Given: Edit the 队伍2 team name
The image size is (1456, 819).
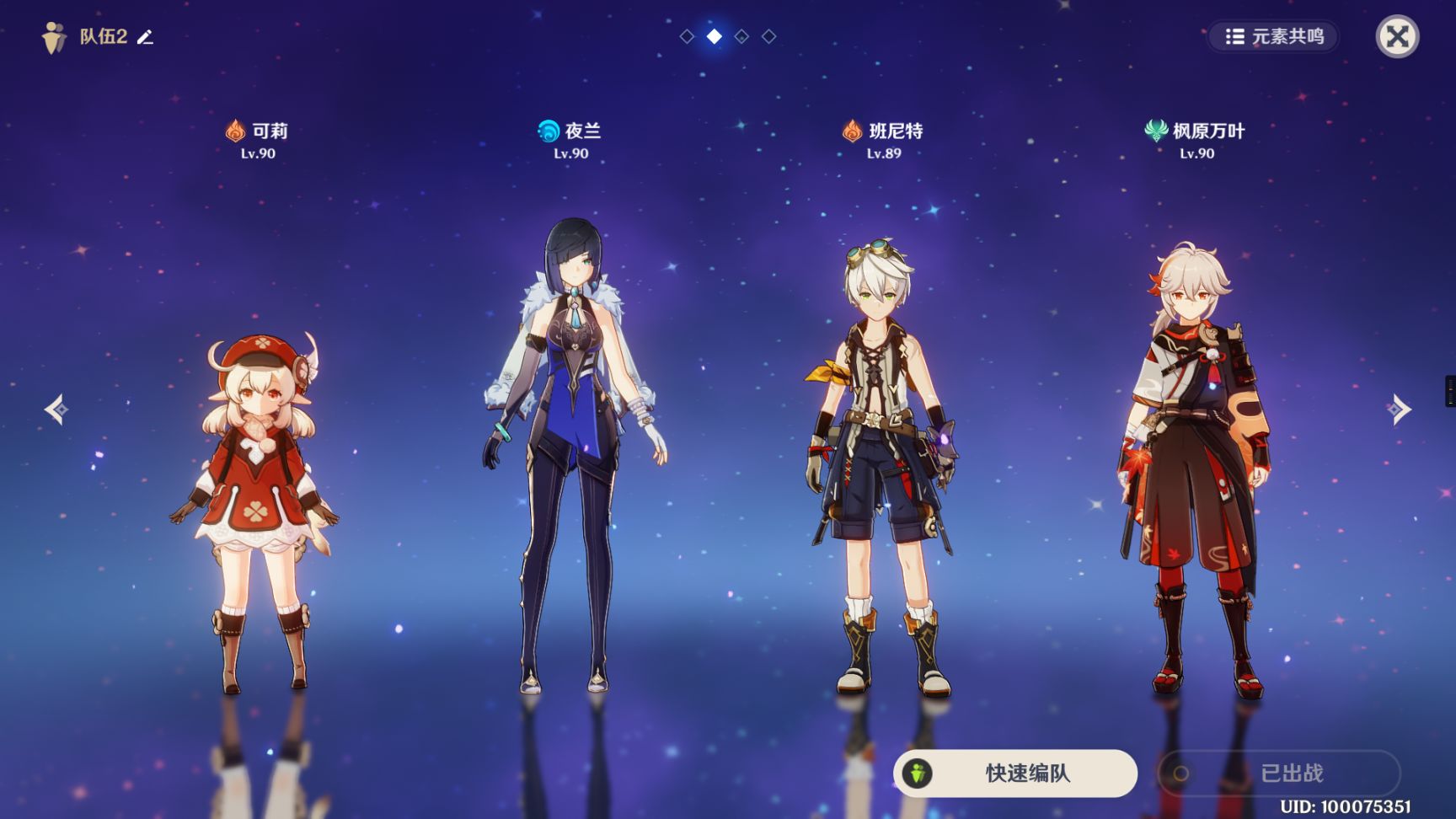Looking at the screenshot, I should (x=146, y=37).
